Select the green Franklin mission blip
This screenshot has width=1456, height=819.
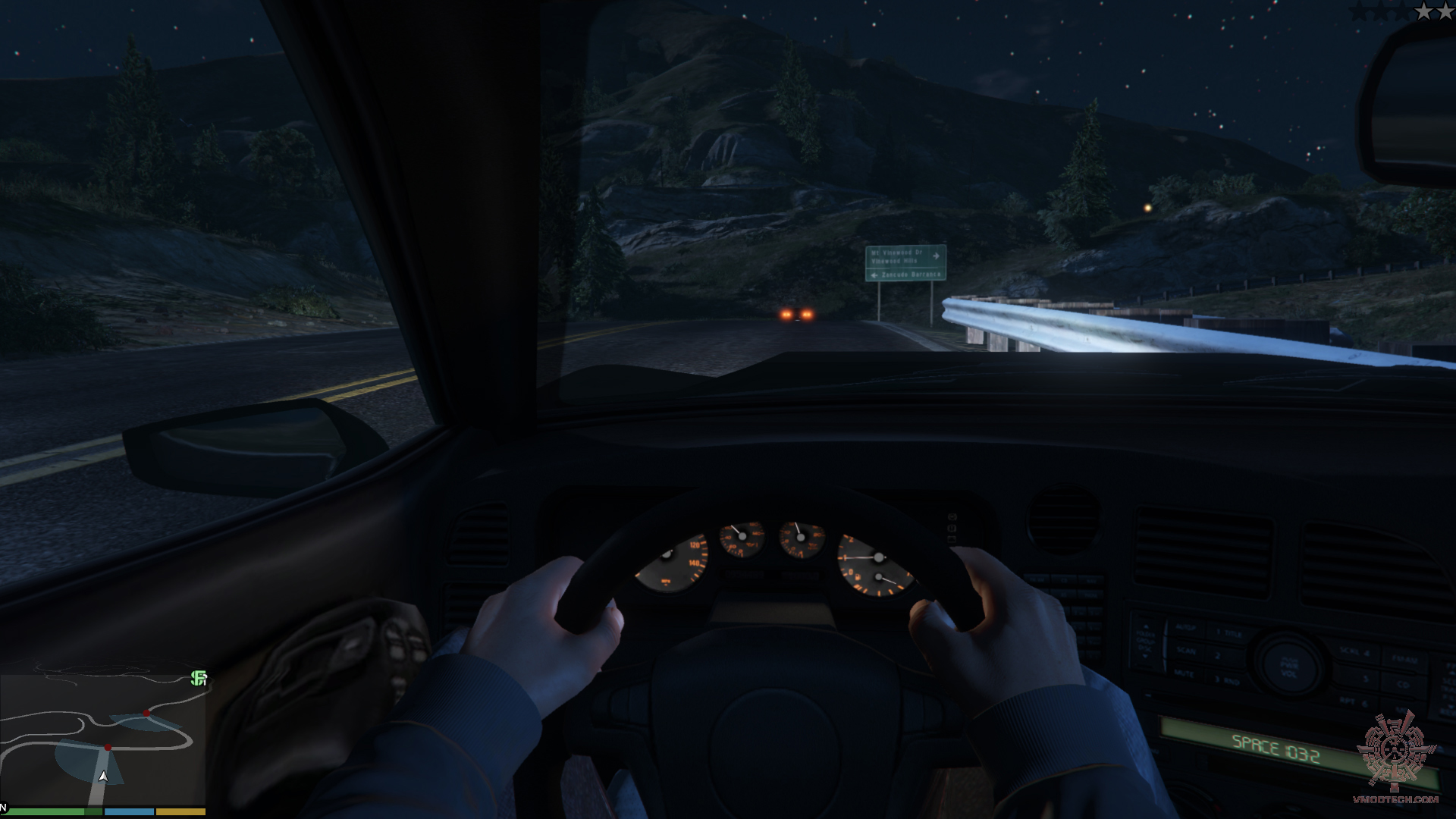point(199,678)
